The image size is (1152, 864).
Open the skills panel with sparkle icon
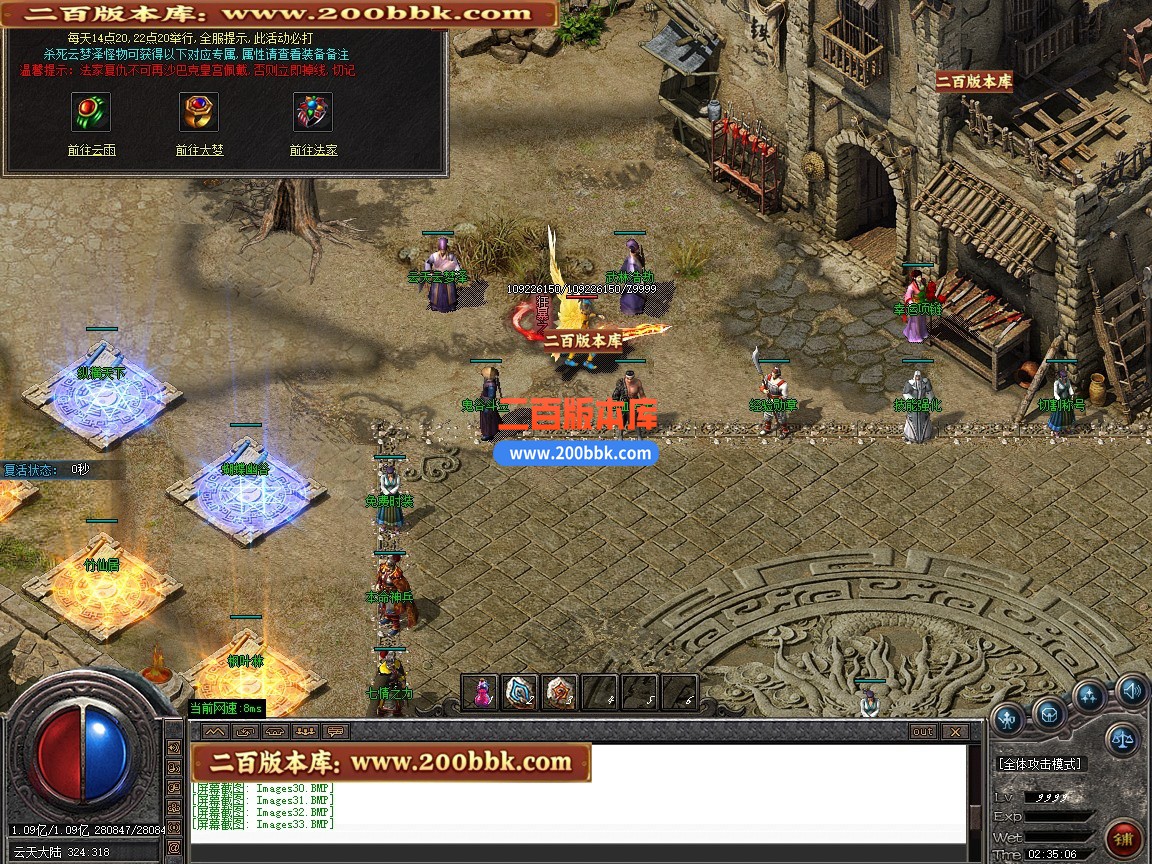(x=1089, y=697)
